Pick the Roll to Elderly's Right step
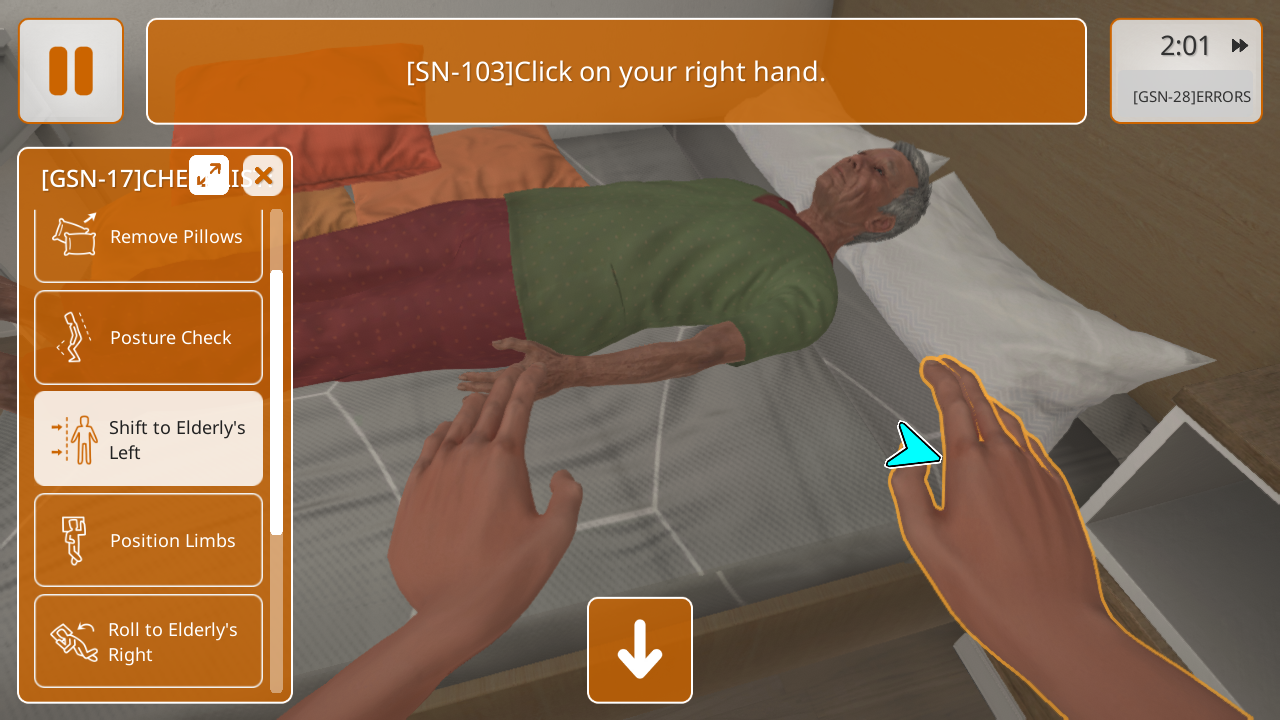The image size is (1280, 720). coord(149,641)
